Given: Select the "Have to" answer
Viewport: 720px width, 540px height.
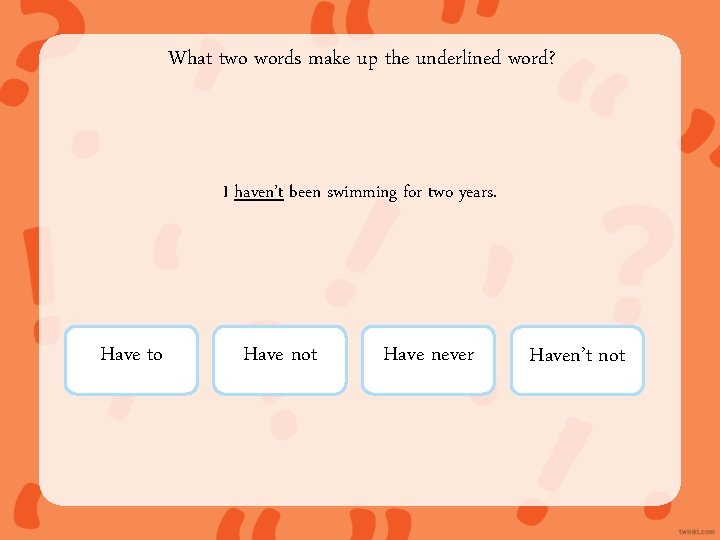Looking at the screenshot, I should (131, 359).
